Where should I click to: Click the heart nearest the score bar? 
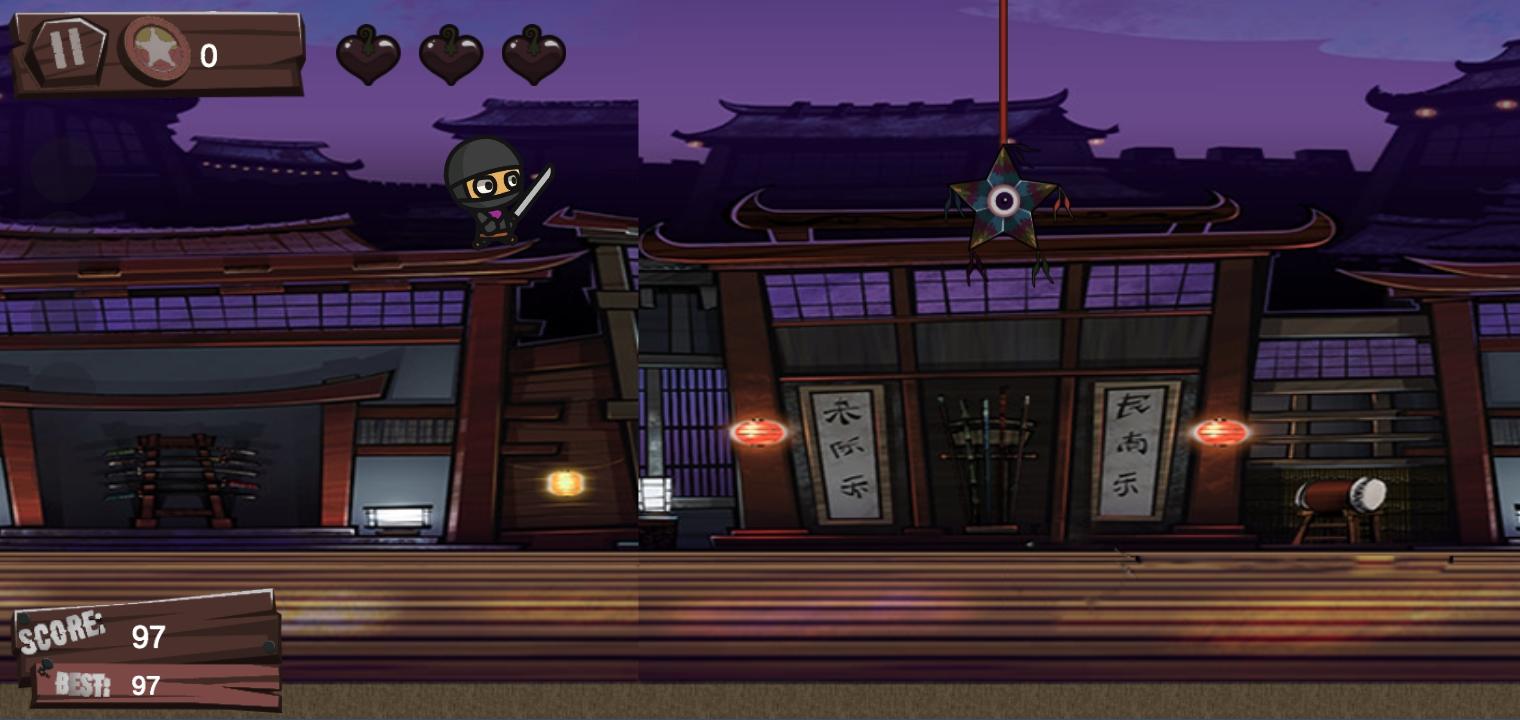click(x=368, y=55)
